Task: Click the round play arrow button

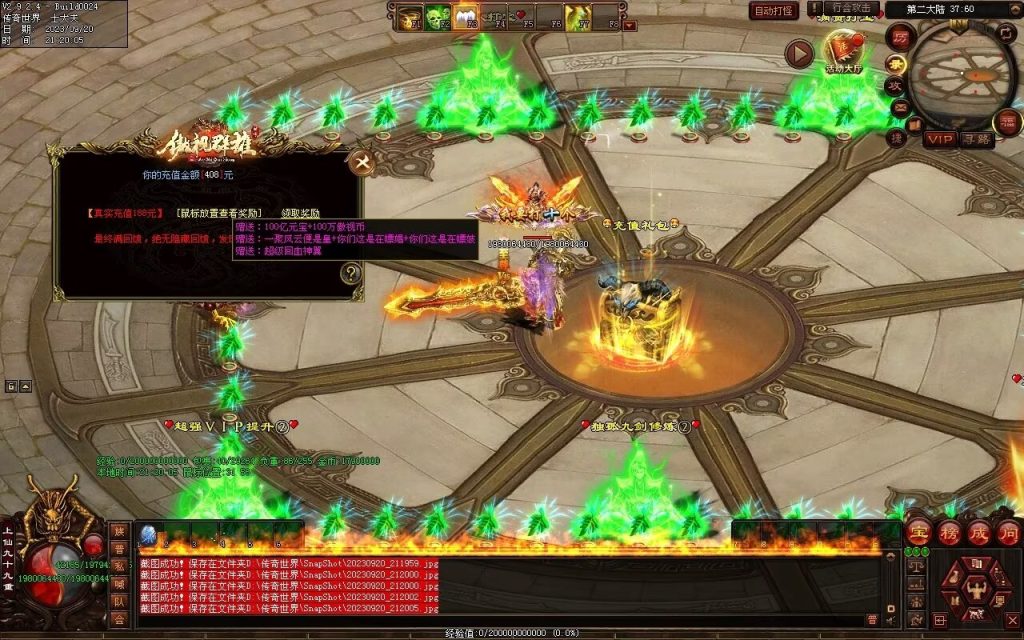Action: click(798, 53)
